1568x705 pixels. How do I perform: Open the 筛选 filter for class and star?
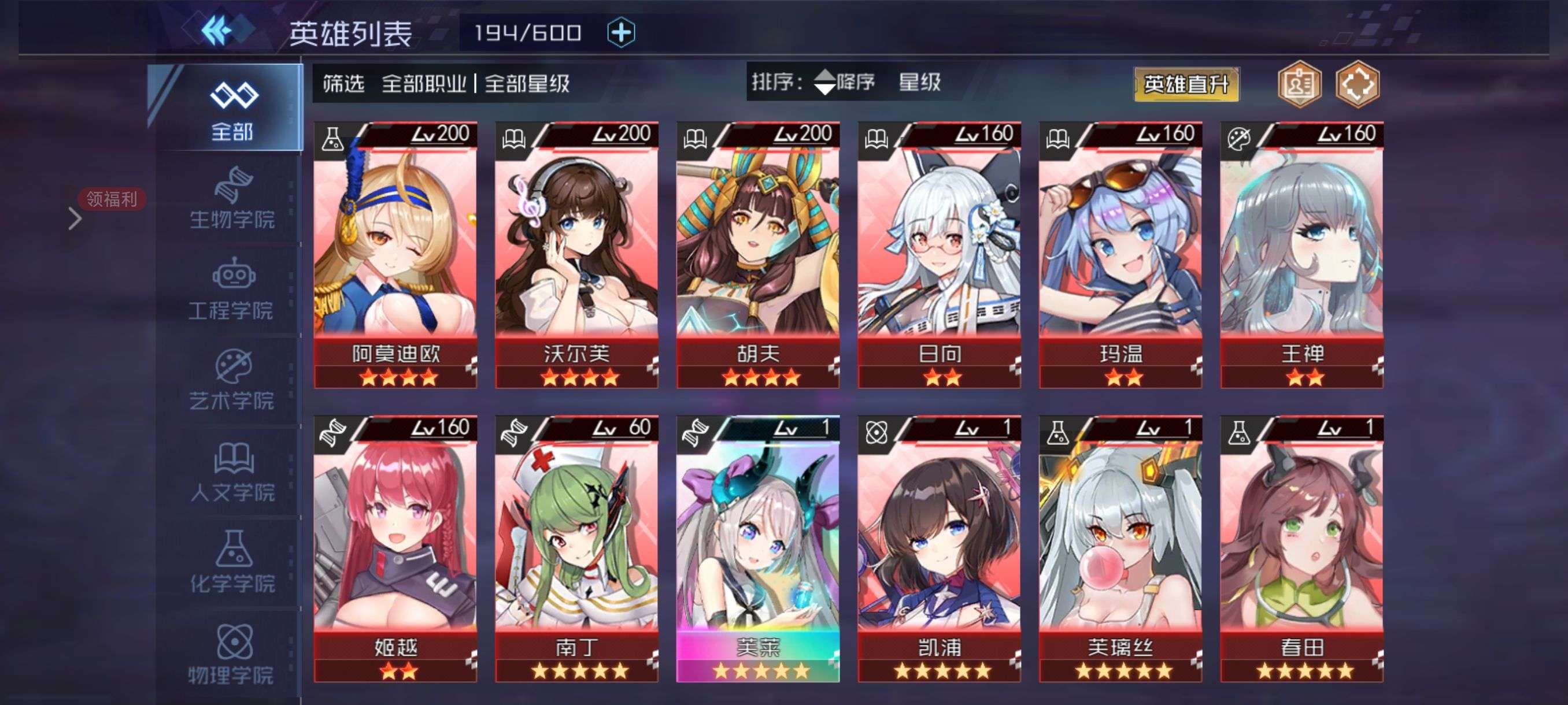click(x=446, y=83)
